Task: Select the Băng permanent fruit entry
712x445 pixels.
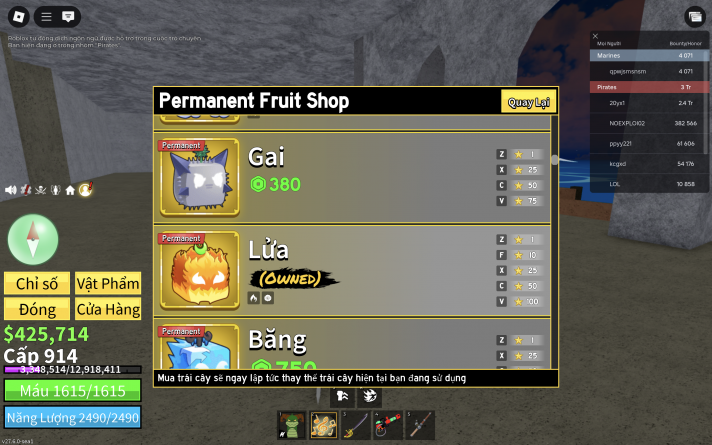Action: (350, 346)
